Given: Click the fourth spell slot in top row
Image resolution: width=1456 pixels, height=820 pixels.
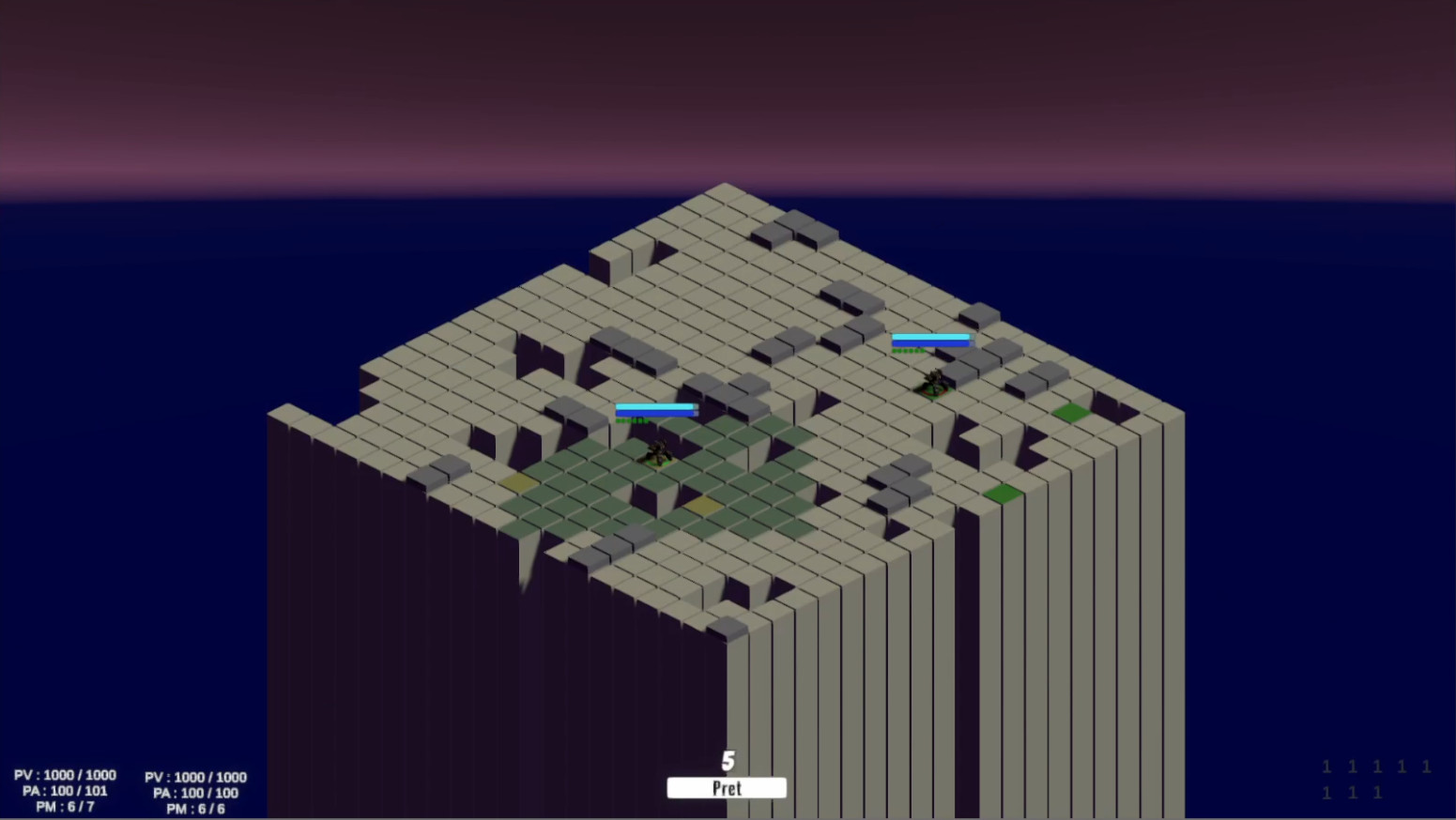Looking at the screenshot, I should [x=1401, y=767].
